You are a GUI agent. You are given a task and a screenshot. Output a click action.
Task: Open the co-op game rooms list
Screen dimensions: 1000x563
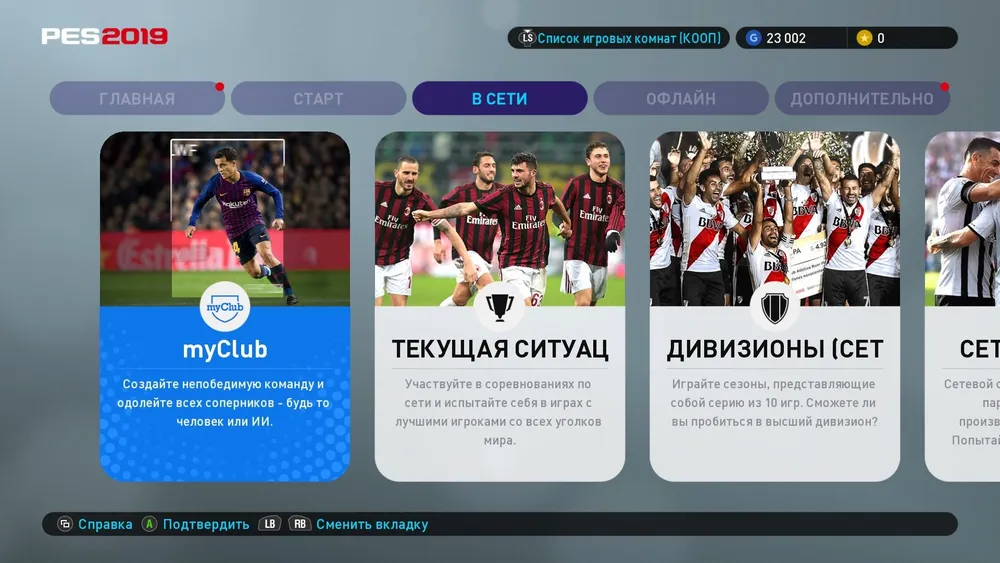click(x=619, y=38)
